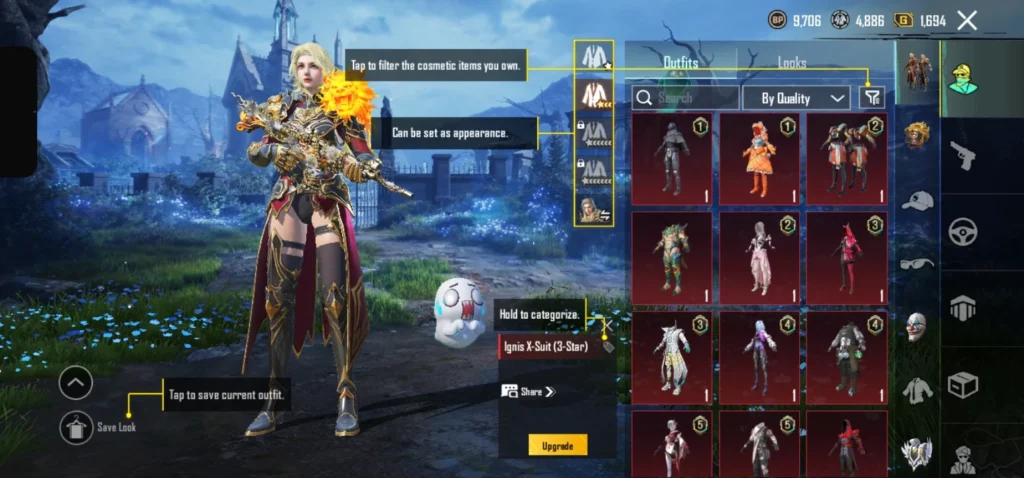
Task: Open the By Quality sort dropdown
Action: [x=797, y=98]
